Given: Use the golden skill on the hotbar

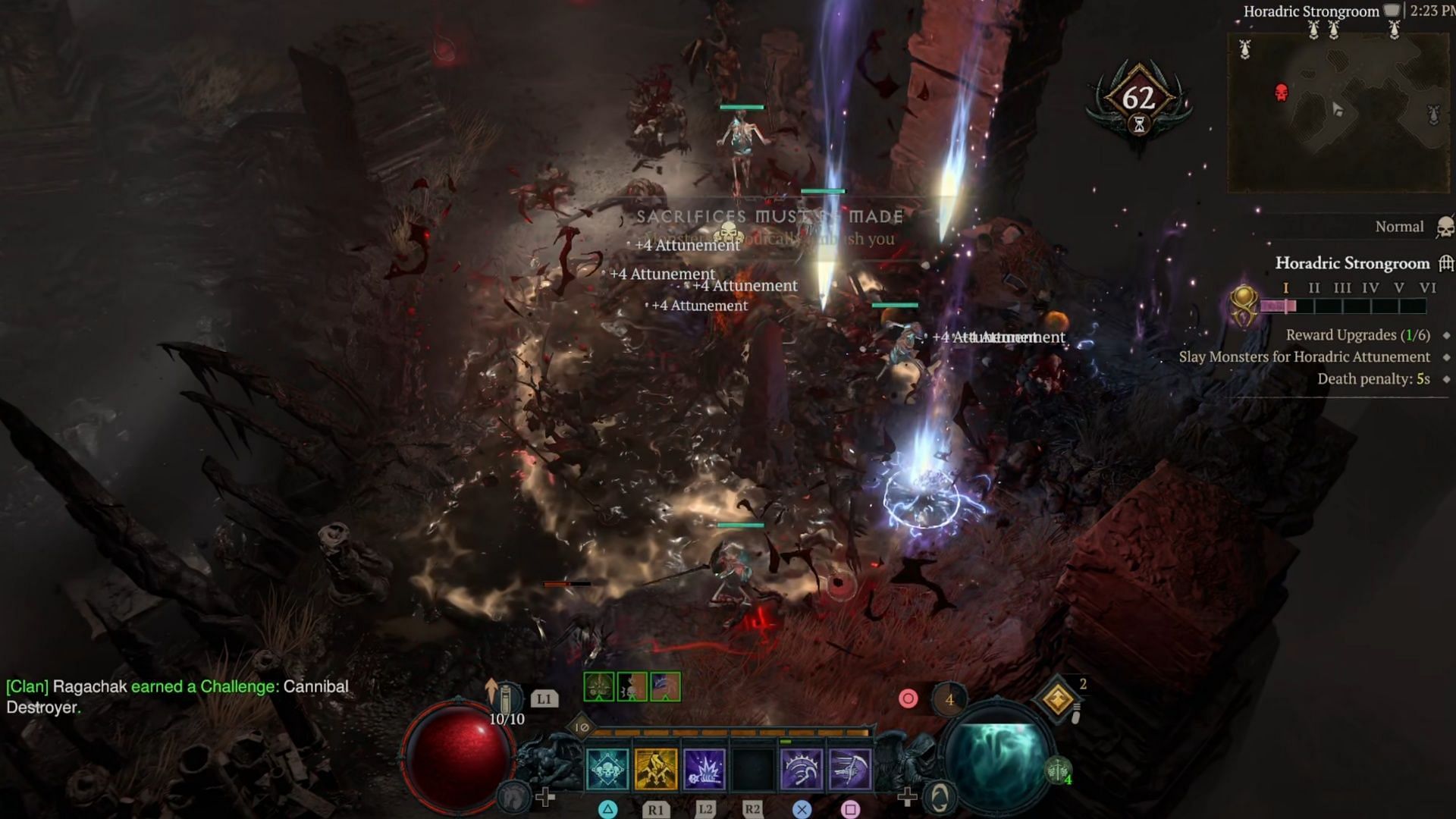Looking at the screenshot, I should click(656, 769).
